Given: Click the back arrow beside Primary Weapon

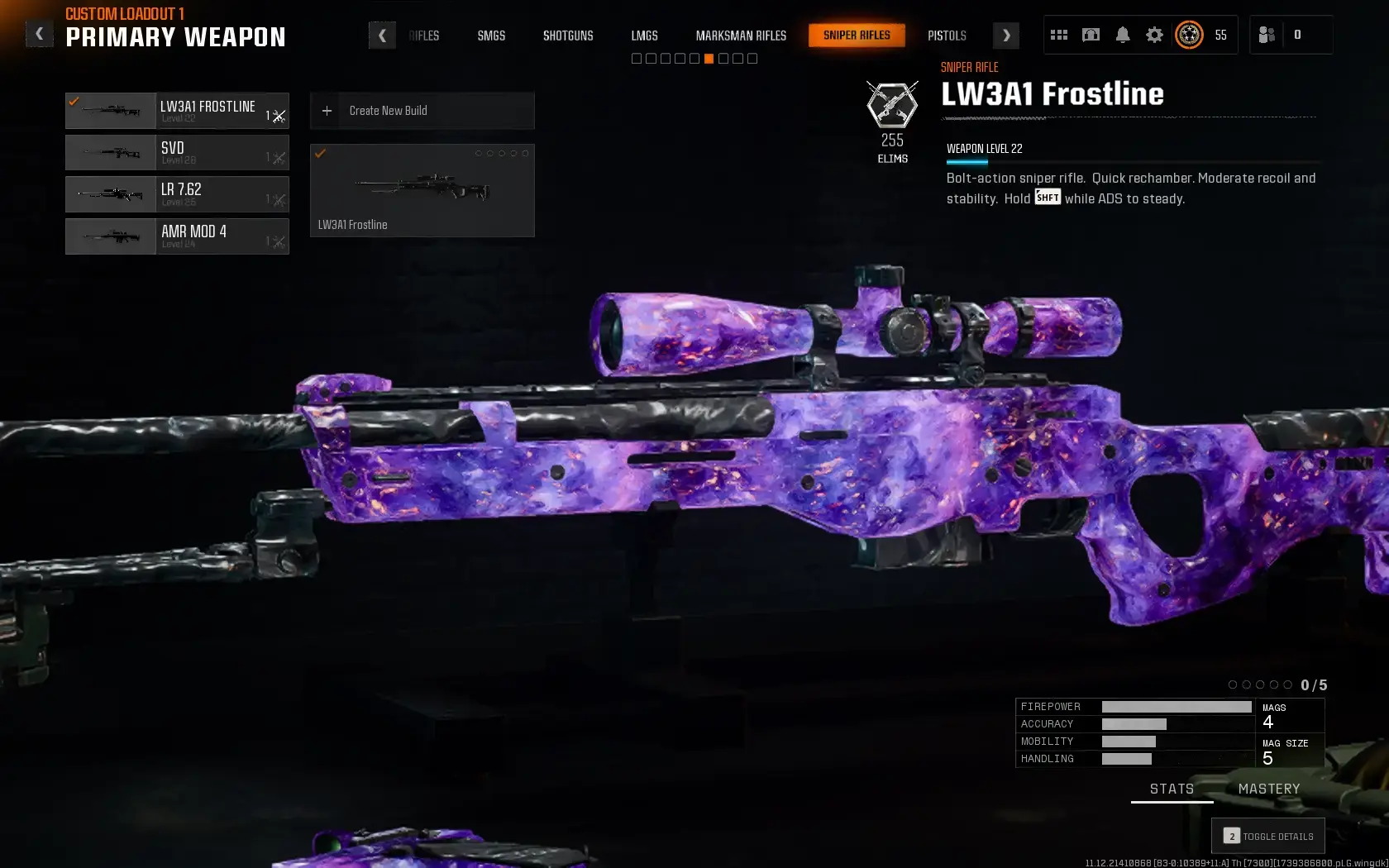Looking at the screenshot, I should (39, 33).
